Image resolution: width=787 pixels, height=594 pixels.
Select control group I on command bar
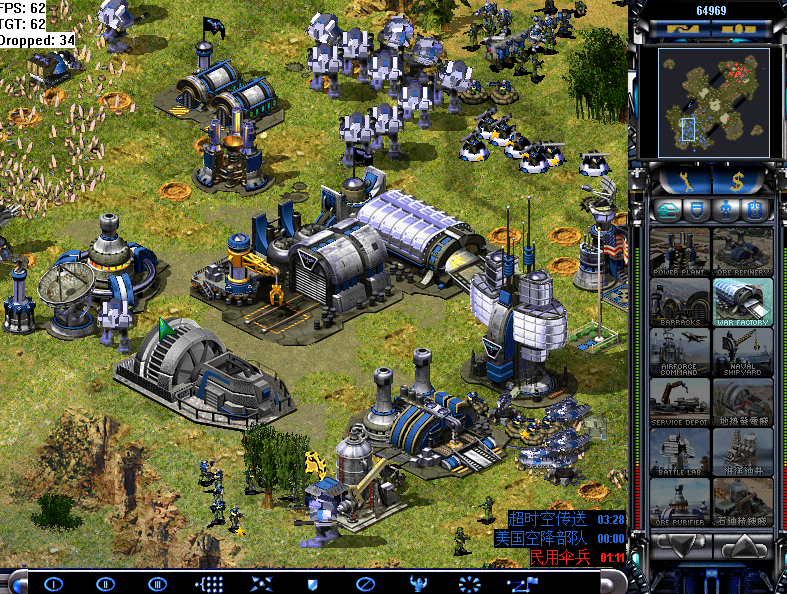[54, 583]
